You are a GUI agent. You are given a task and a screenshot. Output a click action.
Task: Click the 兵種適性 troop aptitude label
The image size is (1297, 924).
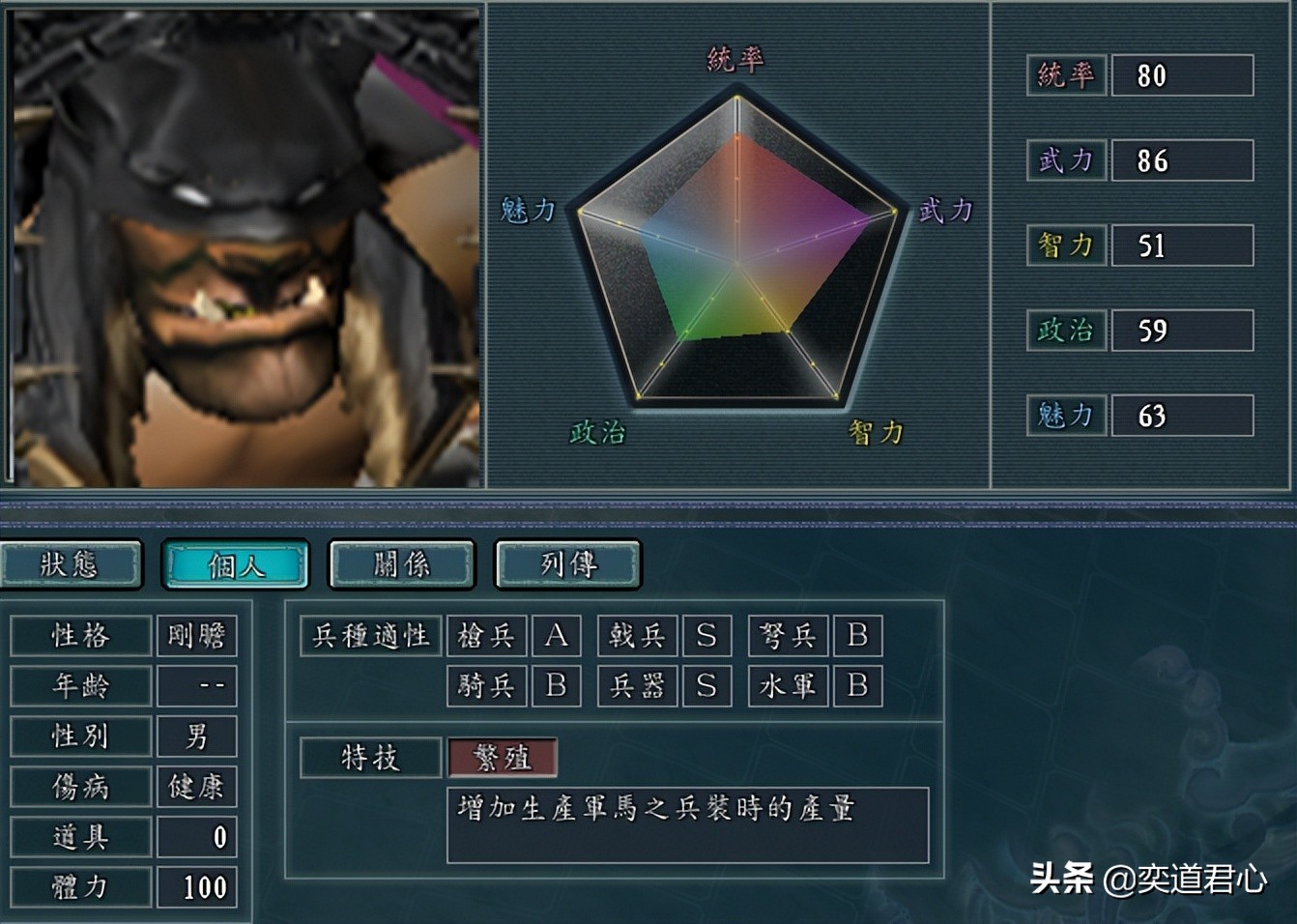[371, 635]
